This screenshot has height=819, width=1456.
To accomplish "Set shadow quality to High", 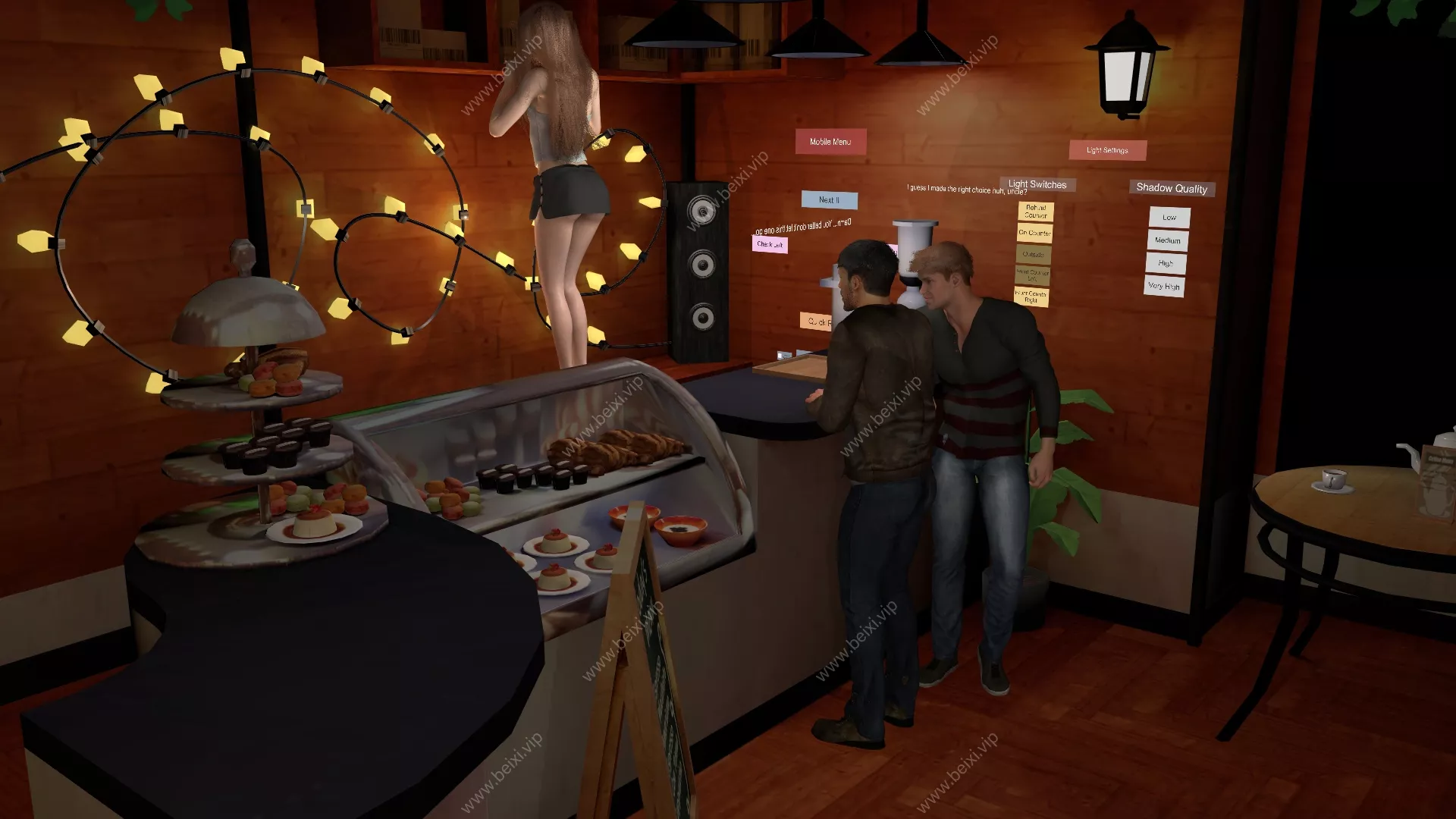I will [x=1166, y=263].
